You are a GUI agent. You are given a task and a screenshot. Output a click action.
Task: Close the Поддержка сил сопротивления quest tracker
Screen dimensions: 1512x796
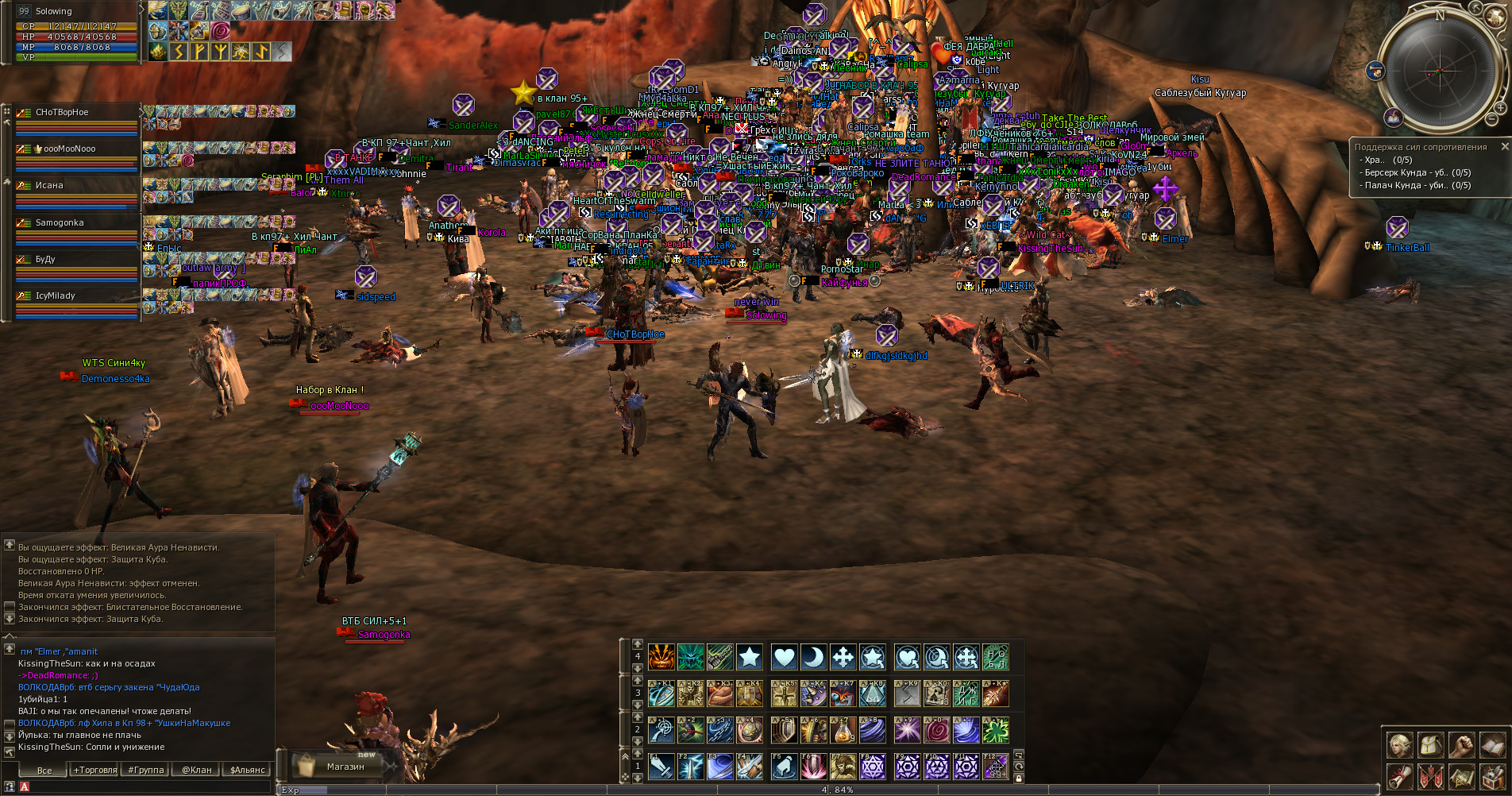1504,147
